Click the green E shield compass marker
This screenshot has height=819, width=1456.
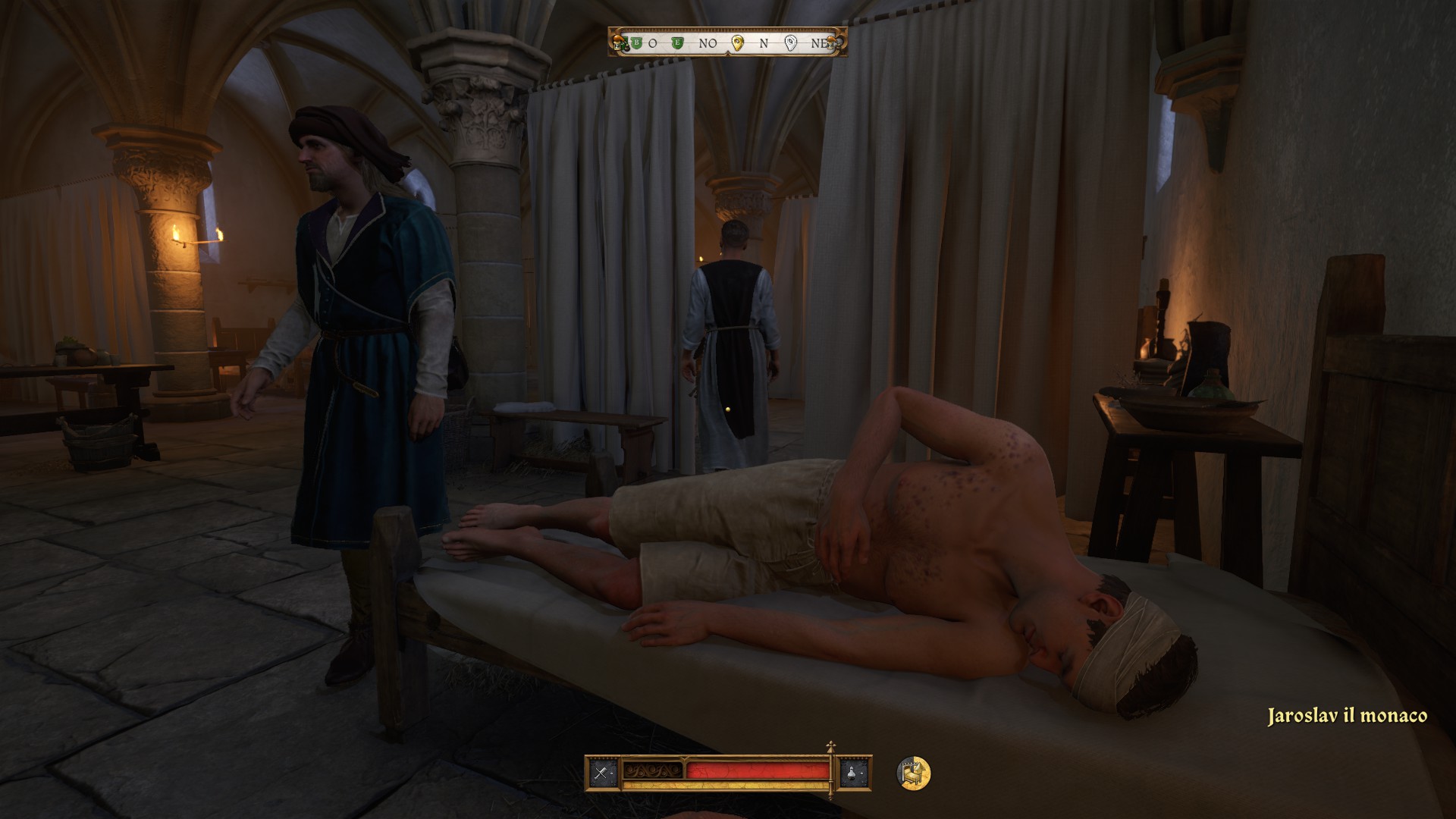click(x=678, y=43)
